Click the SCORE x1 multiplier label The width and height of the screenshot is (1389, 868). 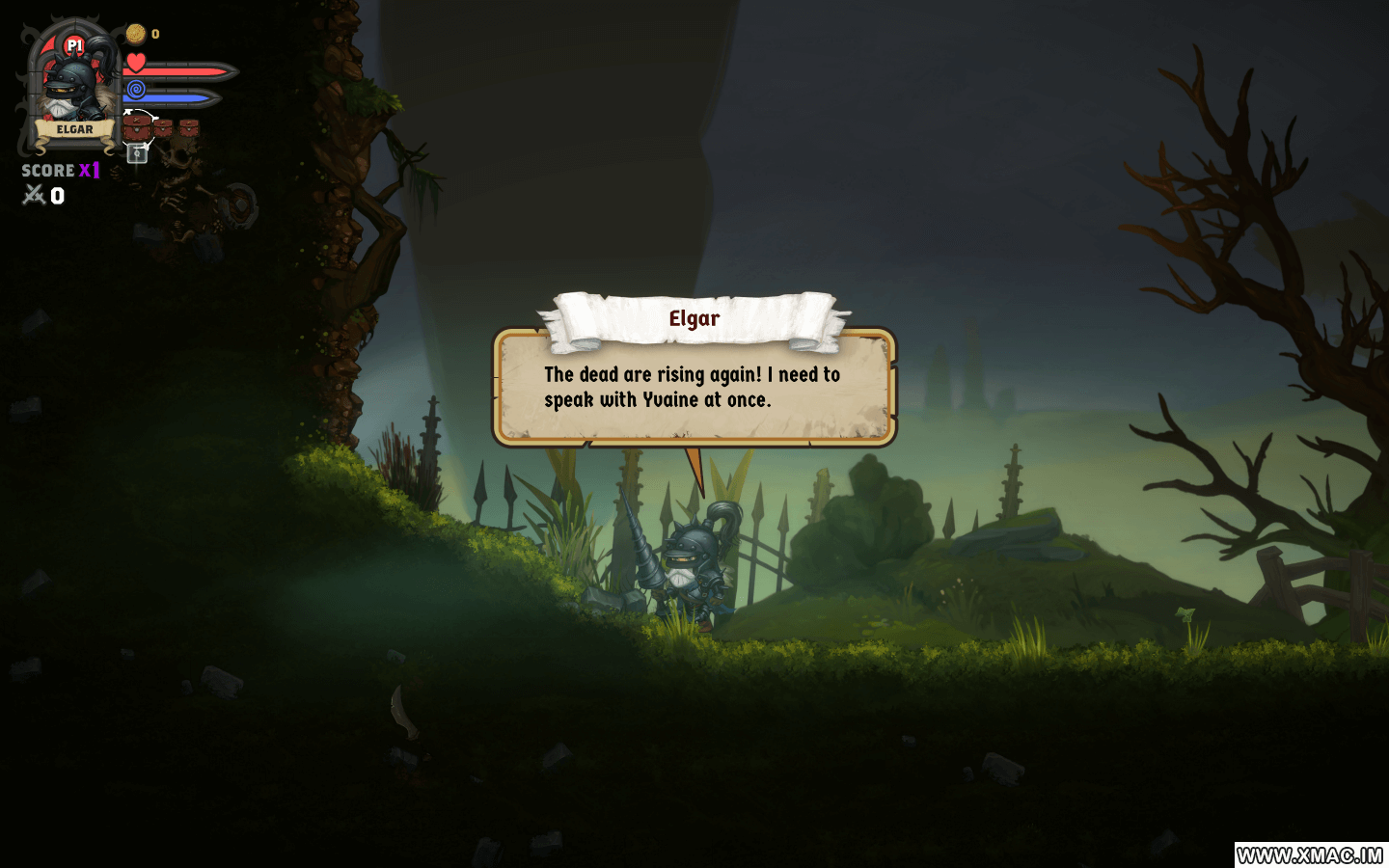coord(60,171)
